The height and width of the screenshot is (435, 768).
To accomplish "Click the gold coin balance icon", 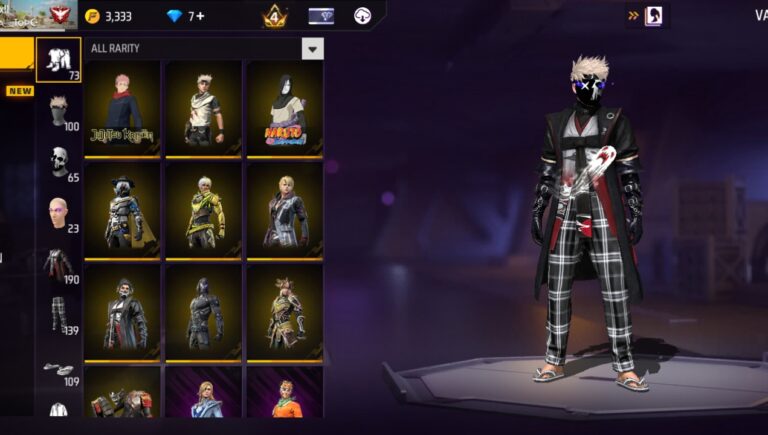I will (92, 16).
